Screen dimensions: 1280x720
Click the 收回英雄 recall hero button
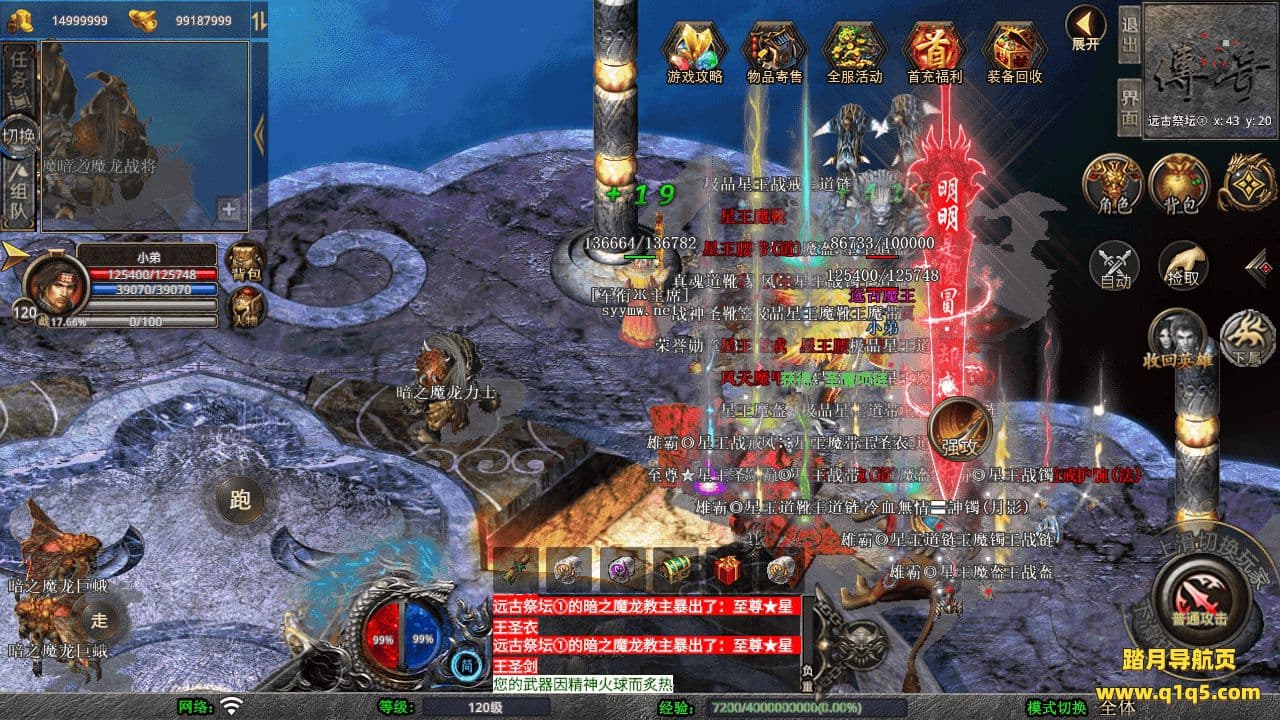(x=1176, y=338)
